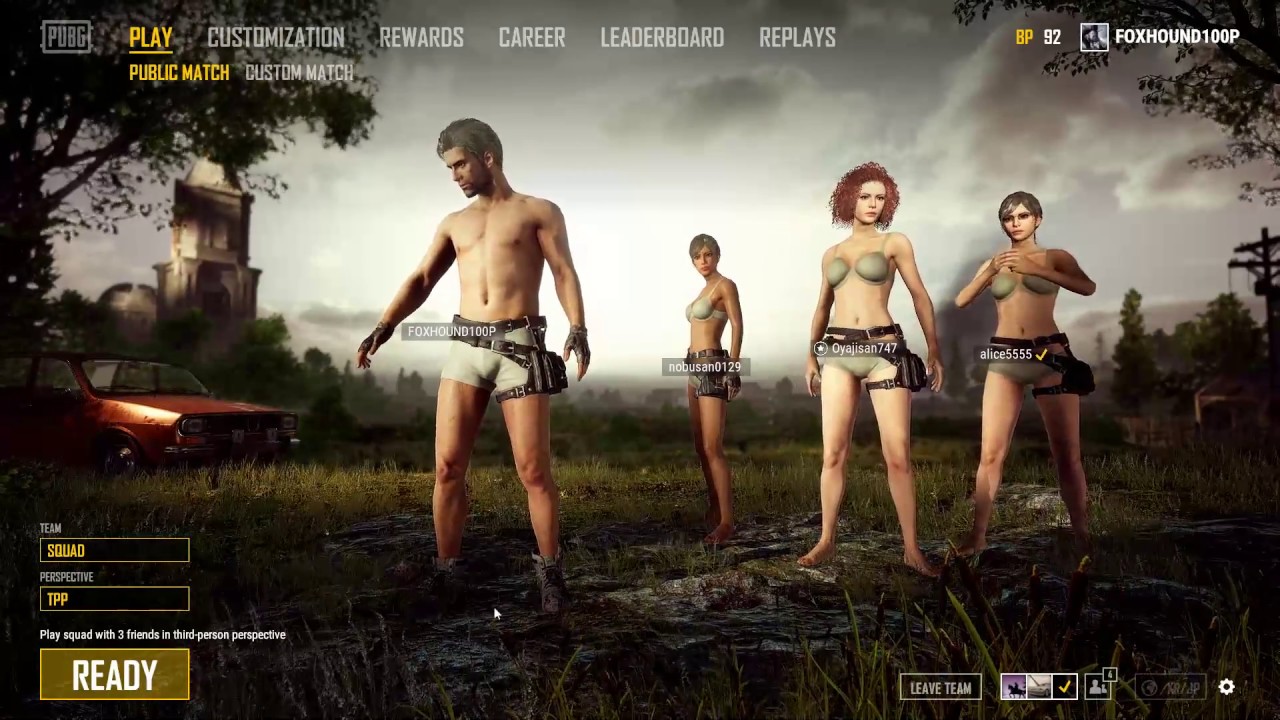
Task: Click the FOXHOUND100P profile avatar
Action: pos(1094,36)
